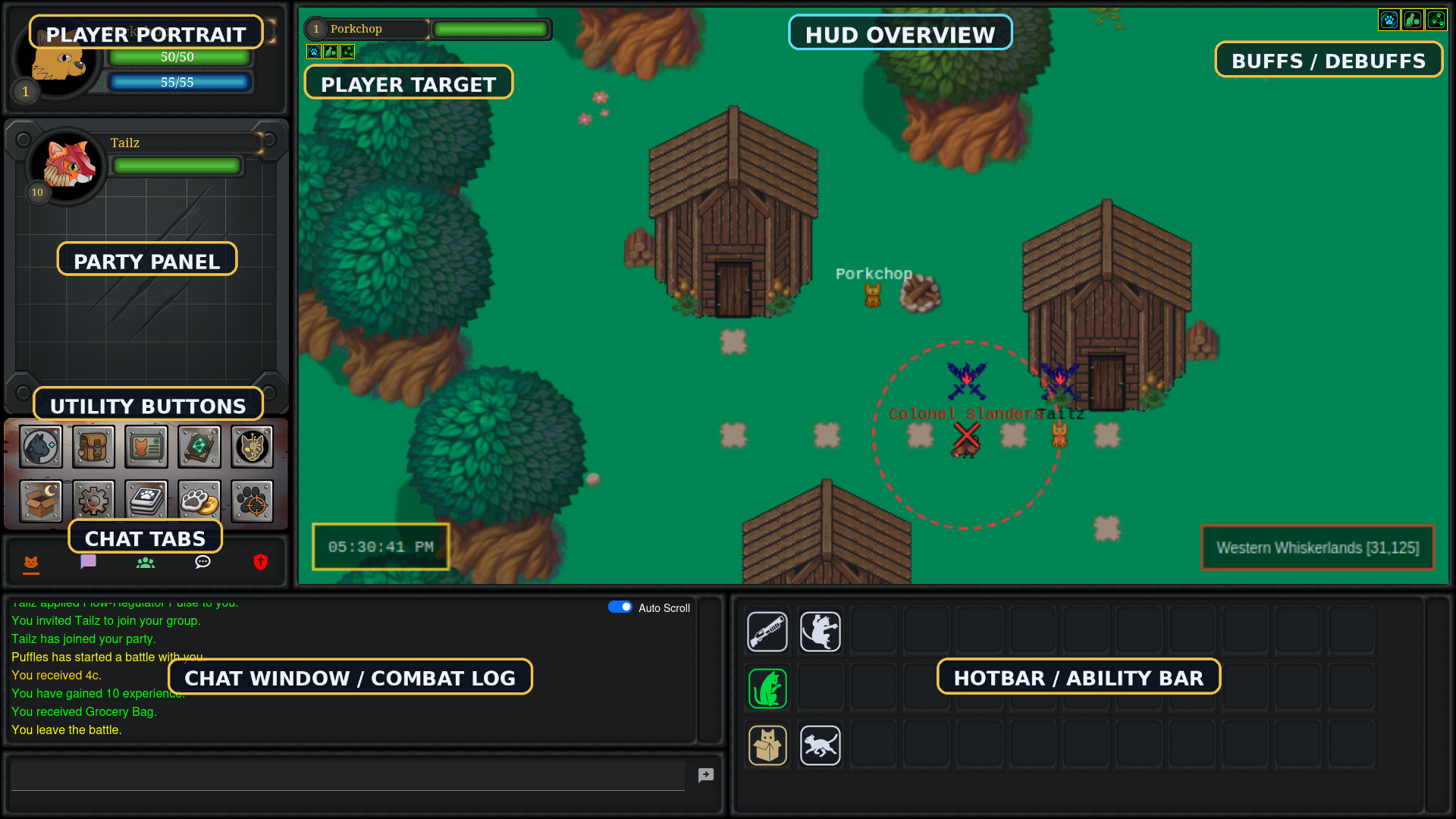Screen dimensions: 1456x819
Task: Open the storage box with moon icon
Action: tap(40, 500)
